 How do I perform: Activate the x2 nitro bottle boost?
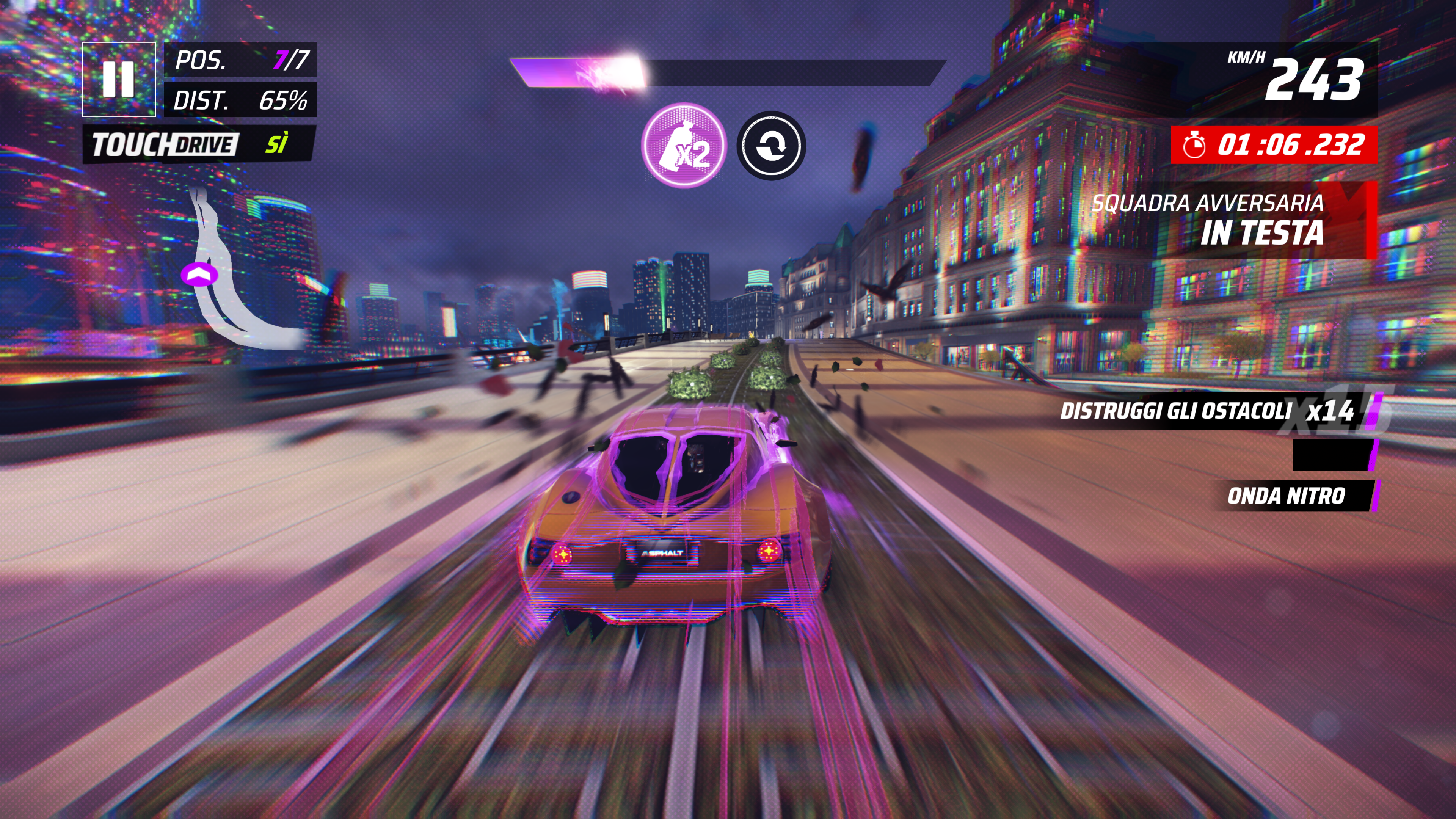(684, 145)
